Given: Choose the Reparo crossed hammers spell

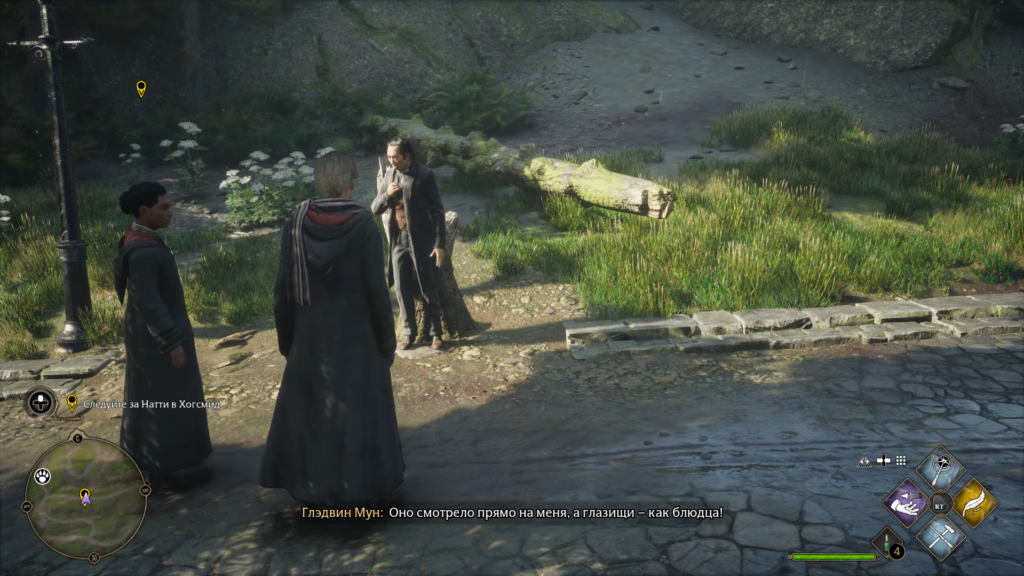Looking at the screenshot, I should pyautogui.click(x=940, y=536).
